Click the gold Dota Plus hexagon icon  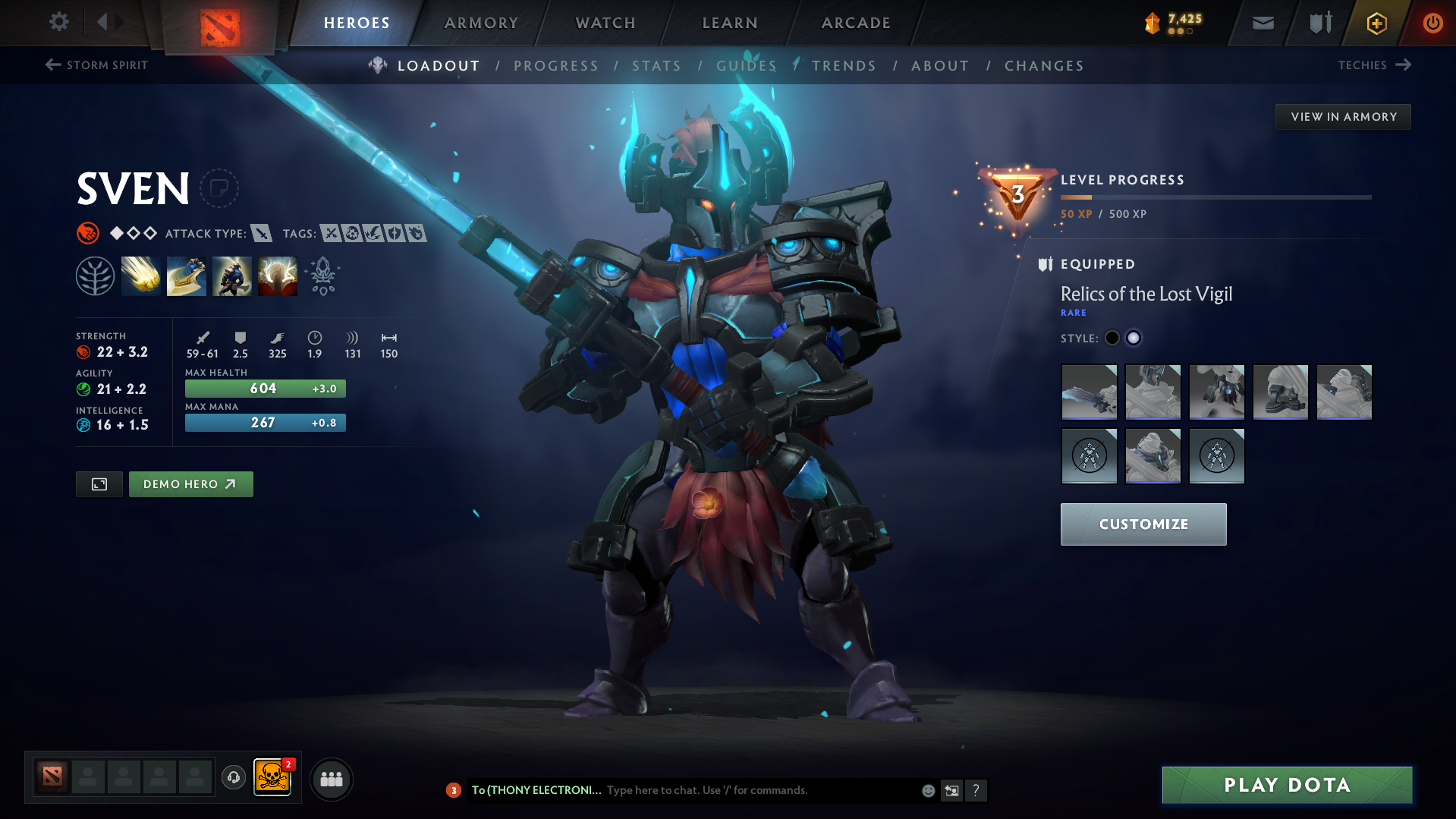[1376, 23]
